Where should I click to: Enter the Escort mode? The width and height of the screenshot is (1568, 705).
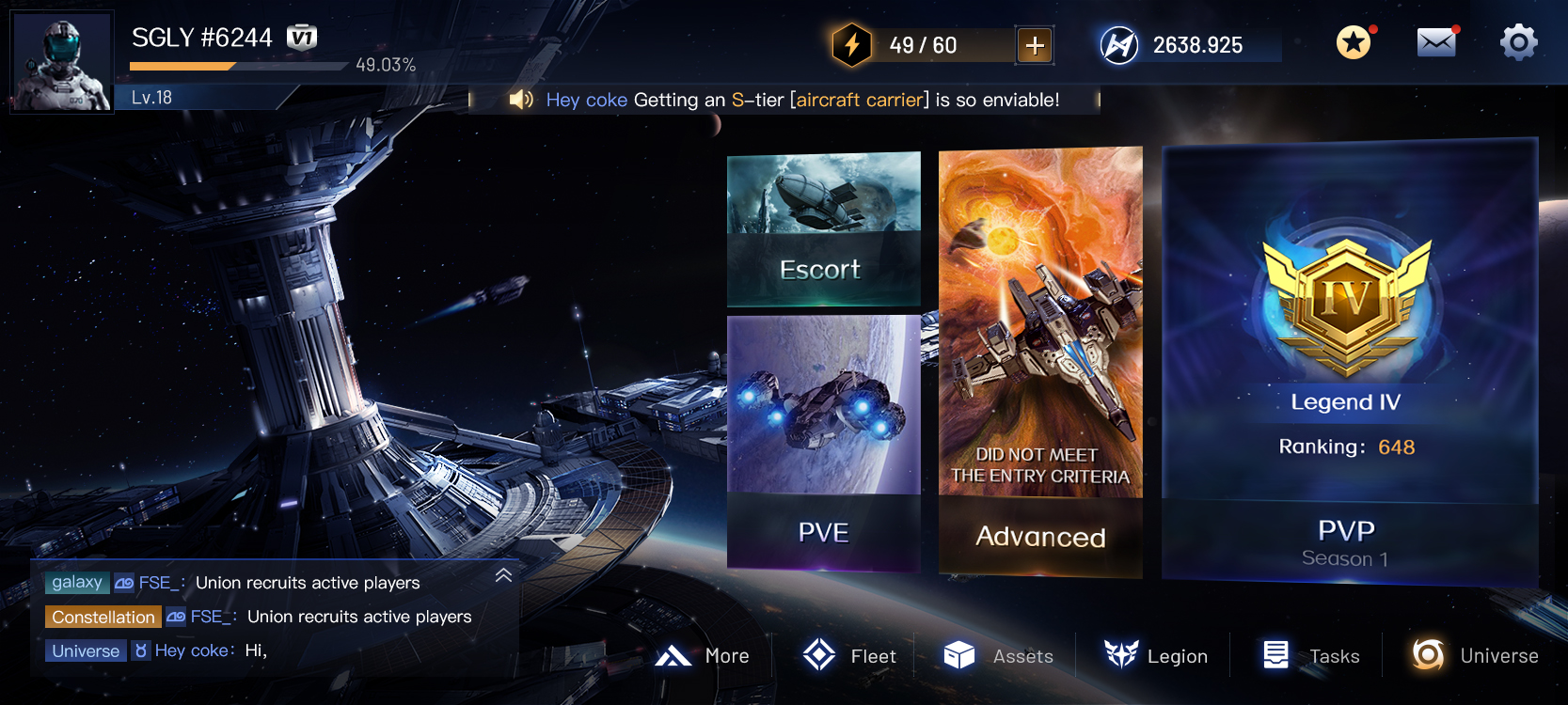[823, 230]
